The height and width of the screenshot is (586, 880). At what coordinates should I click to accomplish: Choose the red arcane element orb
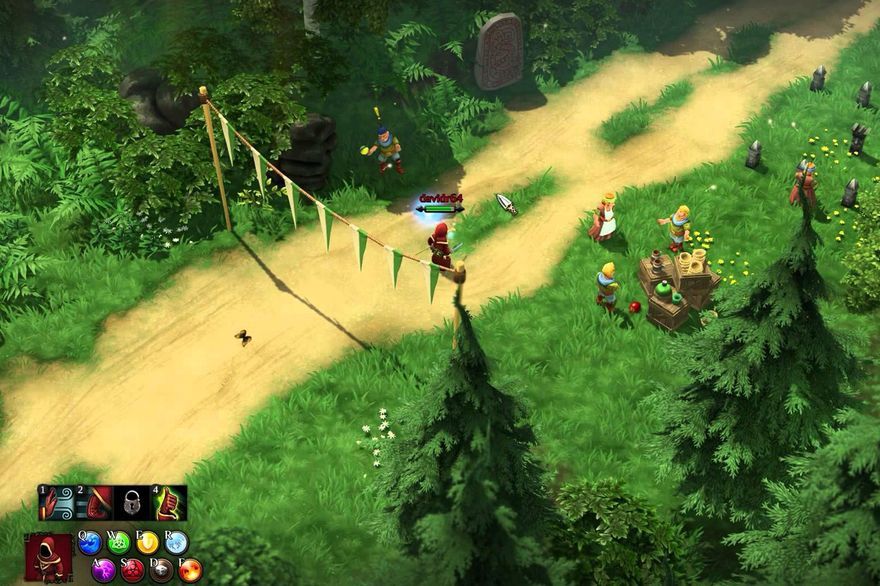click(x=133, y=570)
